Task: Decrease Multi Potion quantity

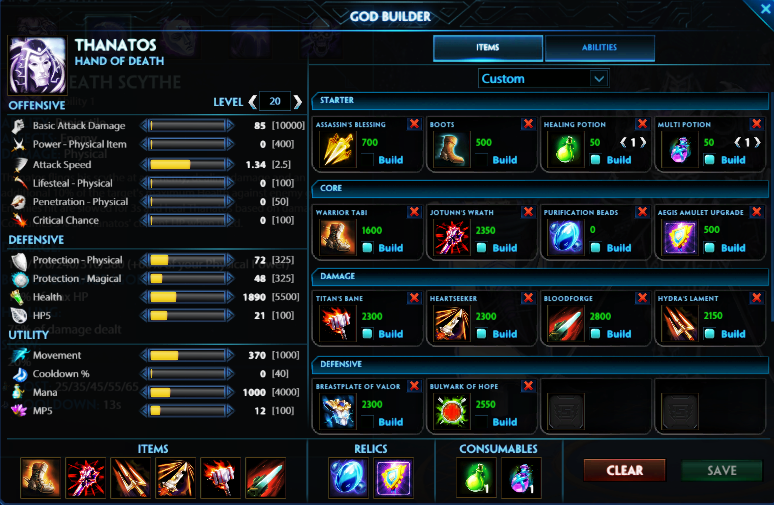Action: point(736,143)
